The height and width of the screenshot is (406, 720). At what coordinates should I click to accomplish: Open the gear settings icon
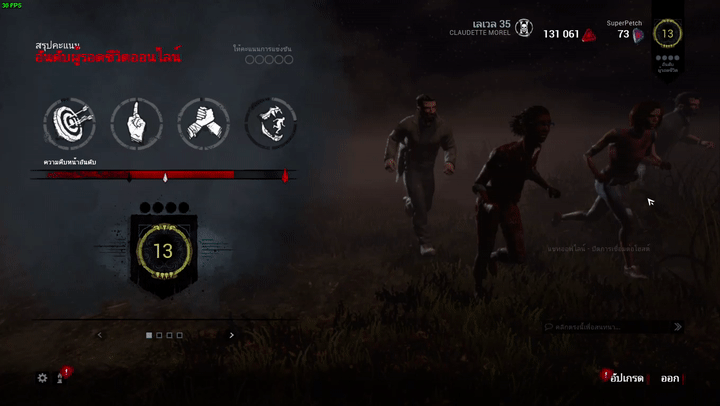[42, 378]
